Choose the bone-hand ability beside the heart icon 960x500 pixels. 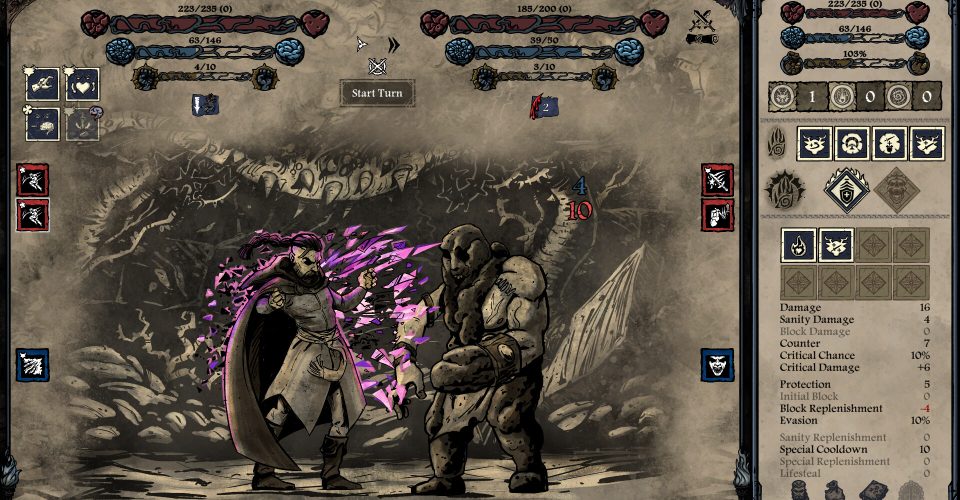[x=42, y=84]
